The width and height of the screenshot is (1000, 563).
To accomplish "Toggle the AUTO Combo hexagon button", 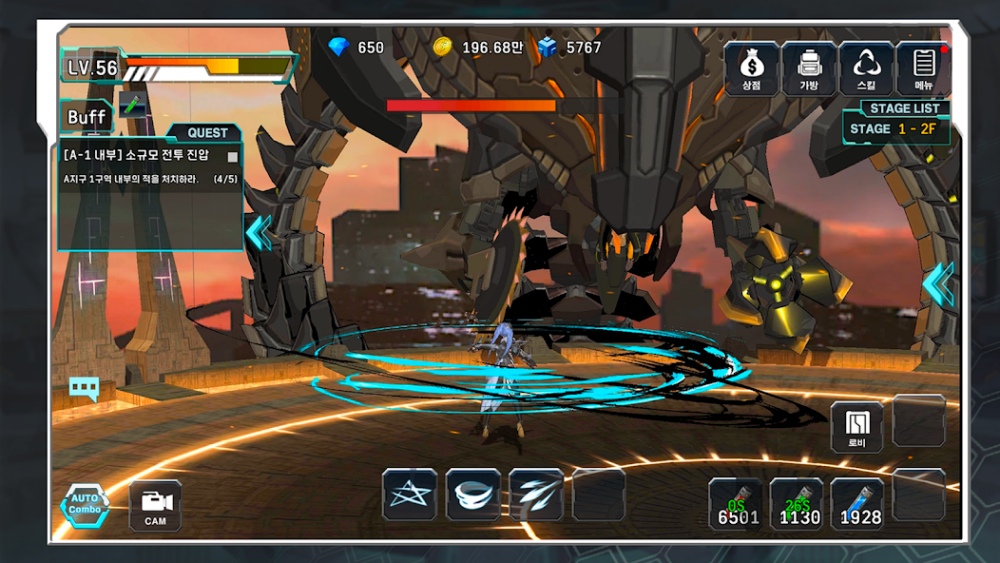I will click(85, 505).
